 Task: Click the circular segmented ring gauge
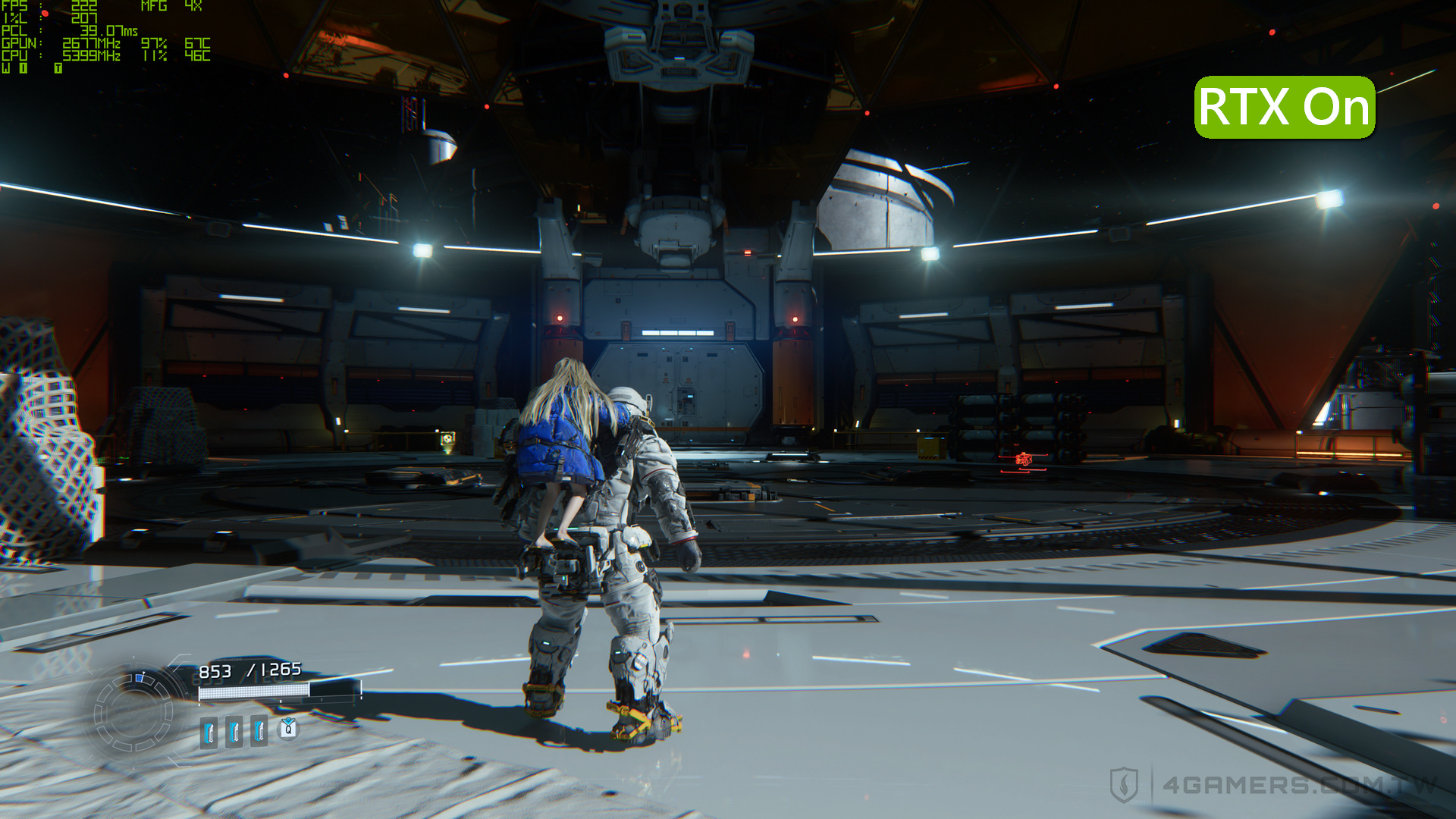coord(133,711)
